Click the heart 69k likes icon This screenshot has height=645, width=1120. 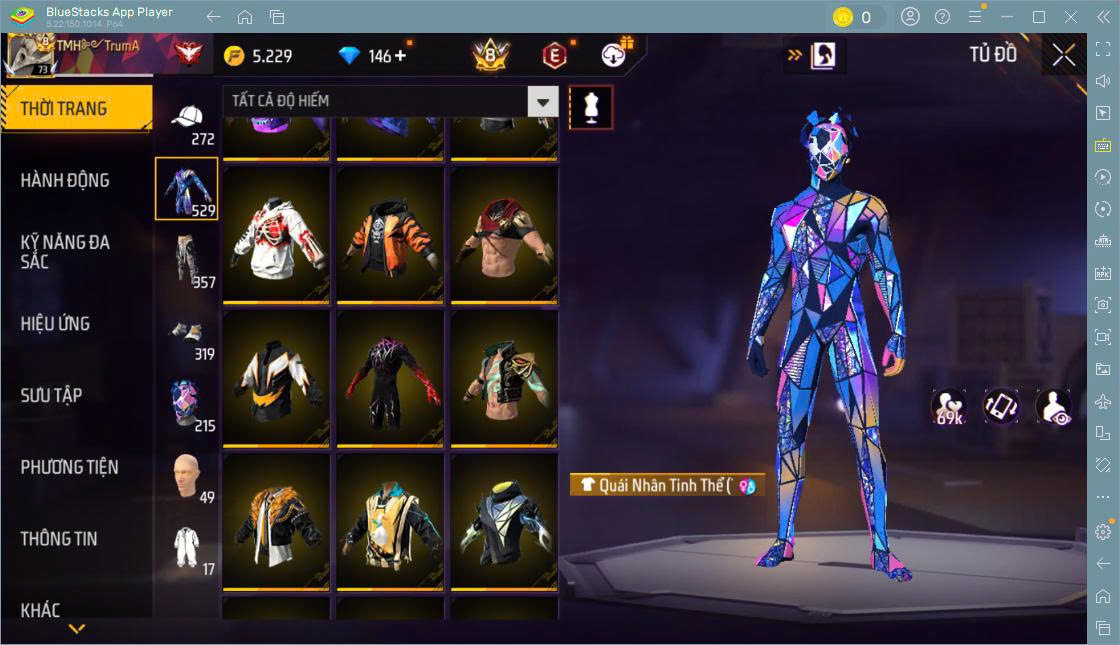[x=948, y=406]
